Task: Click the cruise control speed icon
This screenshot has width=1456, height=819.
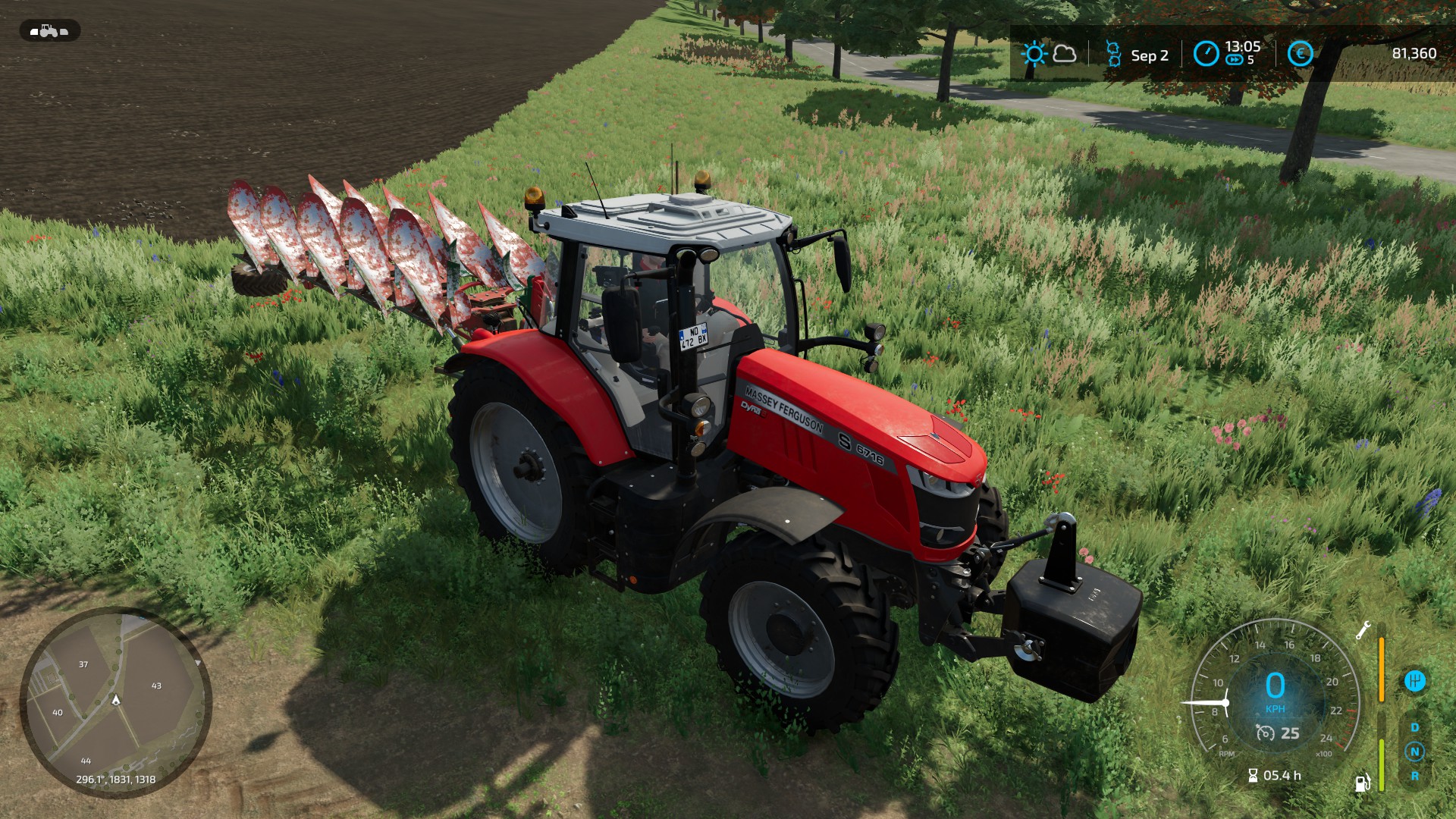Action: pos(1265,733)
